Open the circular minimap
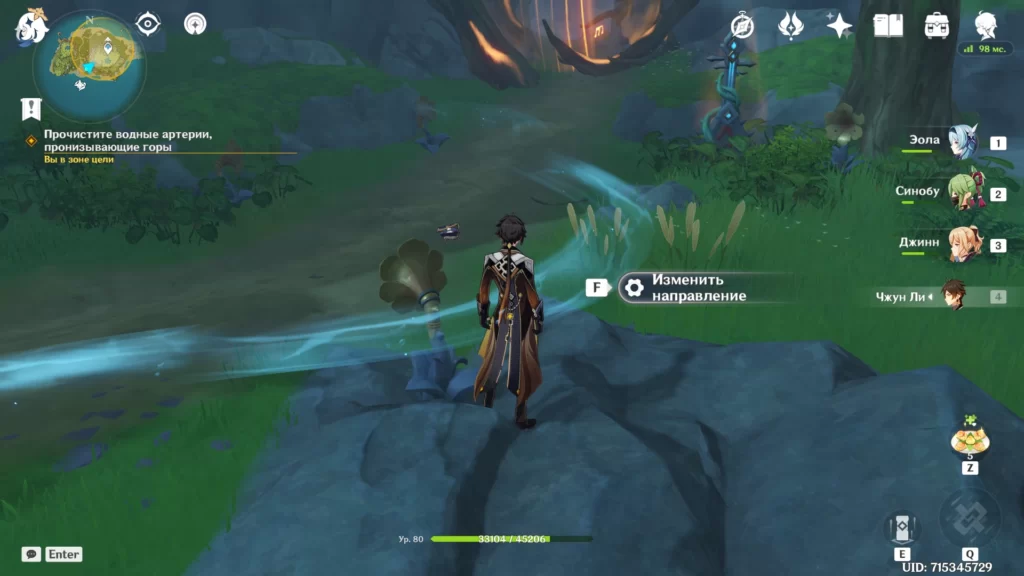 90,66
